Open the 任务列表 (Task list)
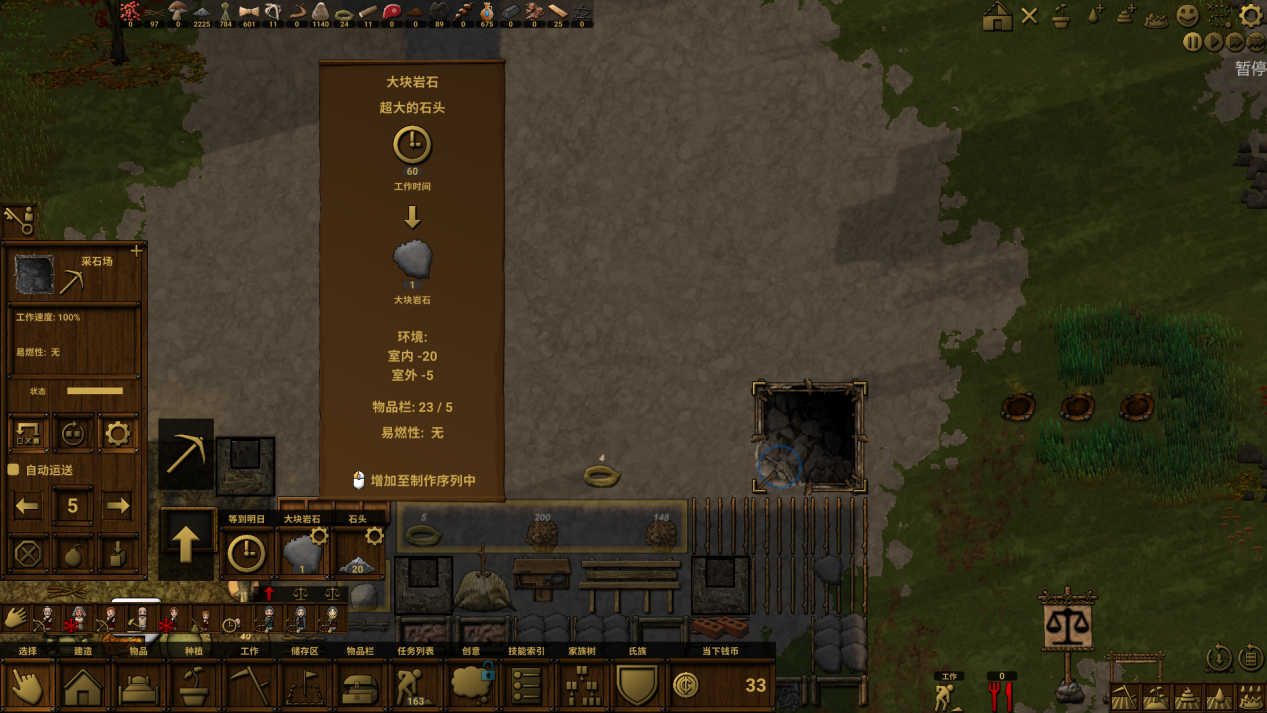Image resolution: width=1267 pixels, height=713 pixels. click(414, 686)
